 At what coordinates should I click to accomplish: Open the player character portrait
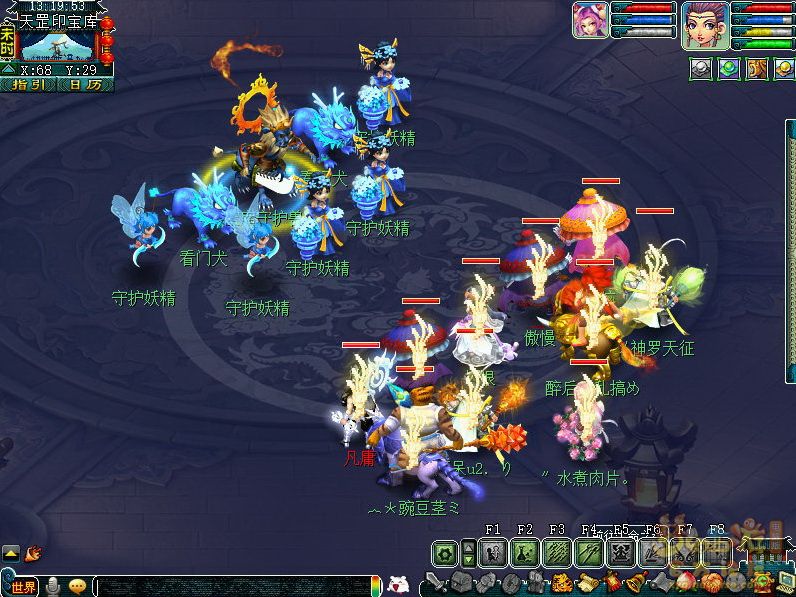point(704,24)
